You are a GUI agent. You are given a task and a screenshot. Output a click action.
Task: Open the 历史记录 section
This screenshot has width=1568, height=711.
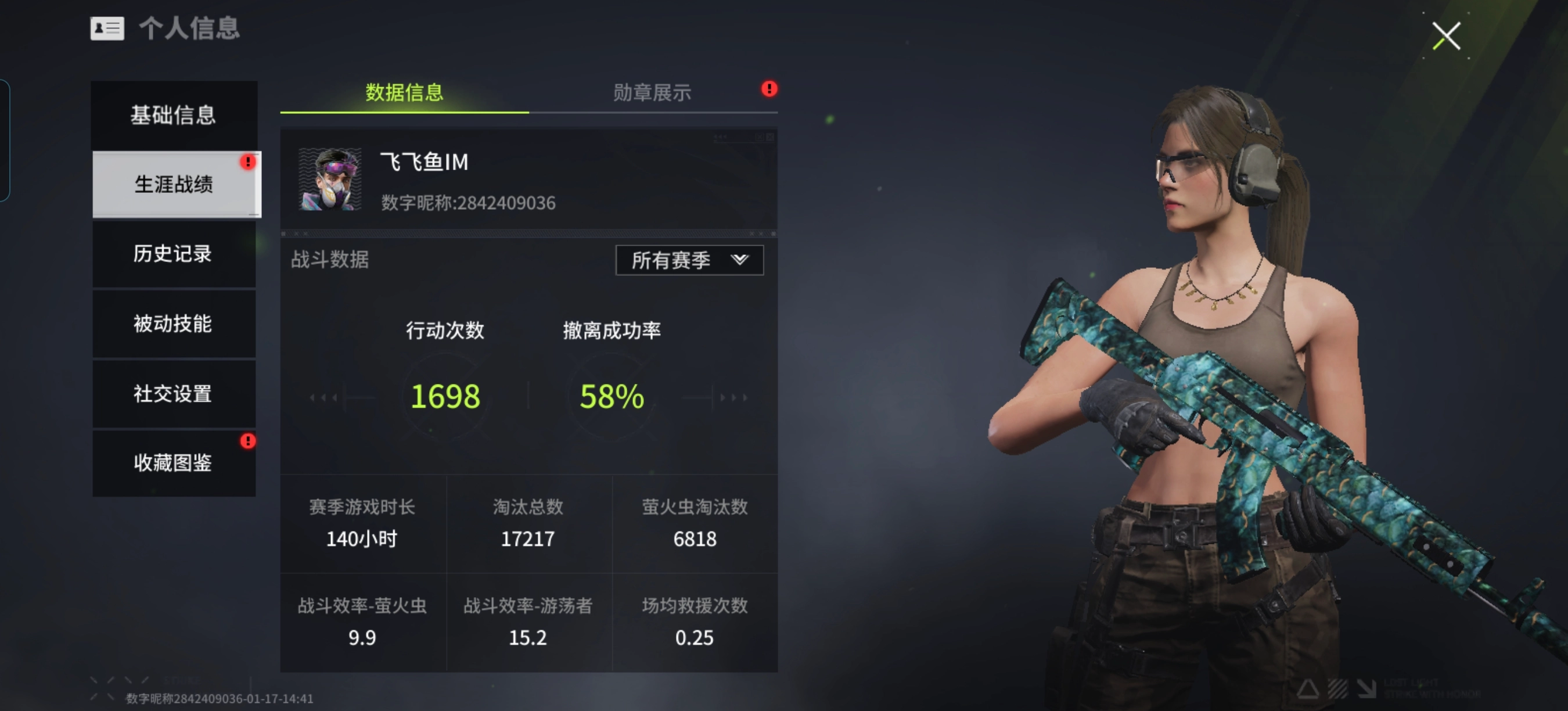(173, 254)
